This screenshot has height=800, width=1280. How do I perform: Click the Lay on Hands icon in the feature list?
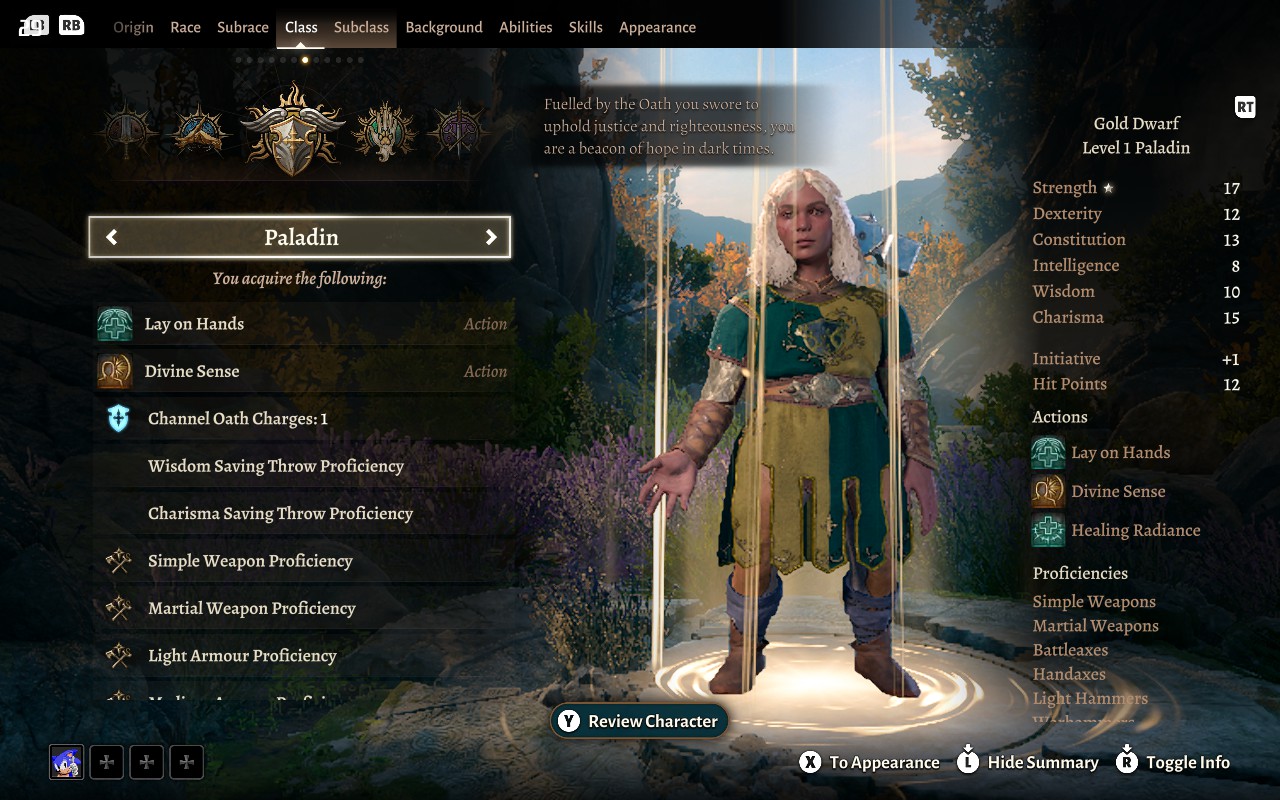[x=115, y=323]
